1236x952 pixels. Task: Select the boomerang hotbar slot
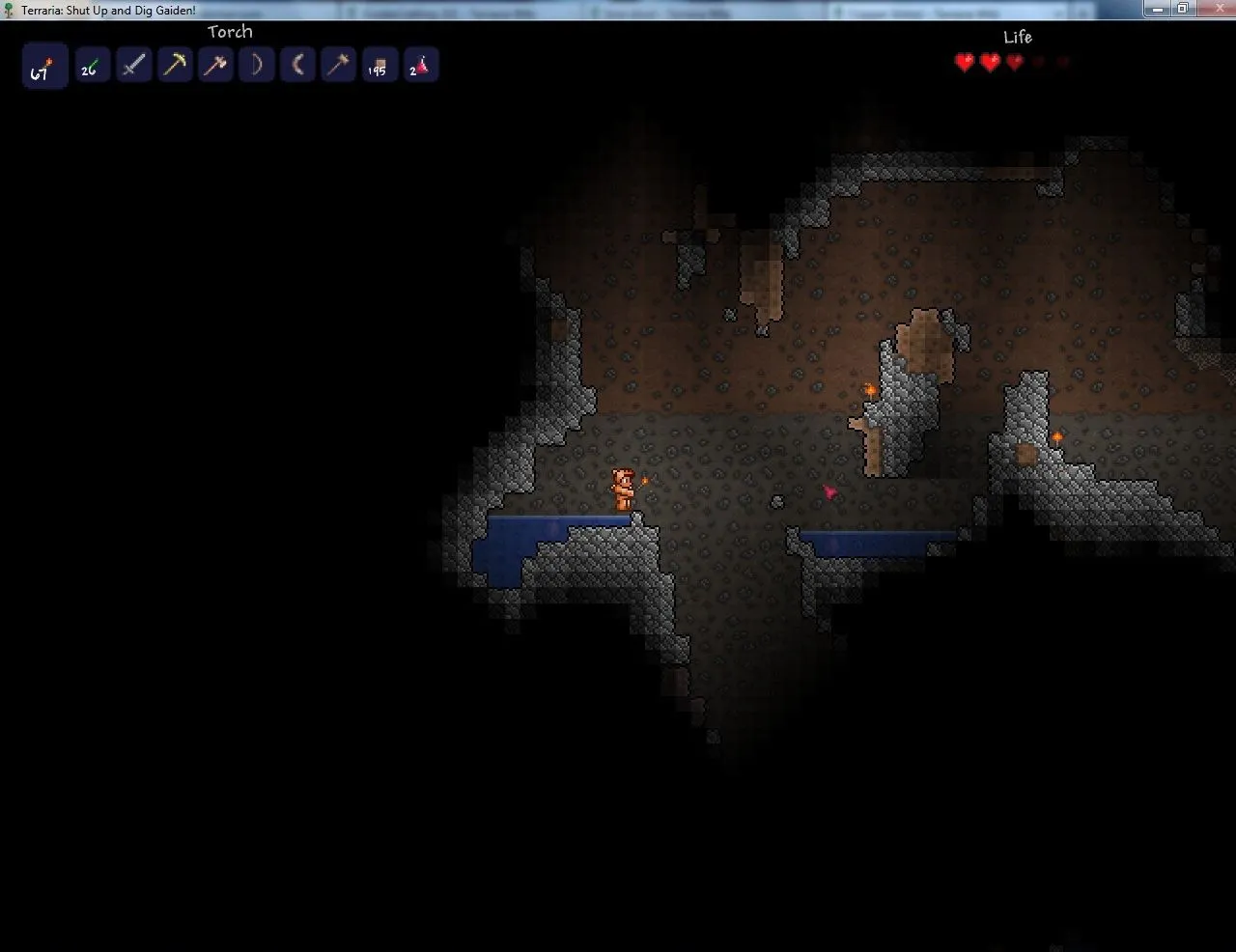point(297,66)
